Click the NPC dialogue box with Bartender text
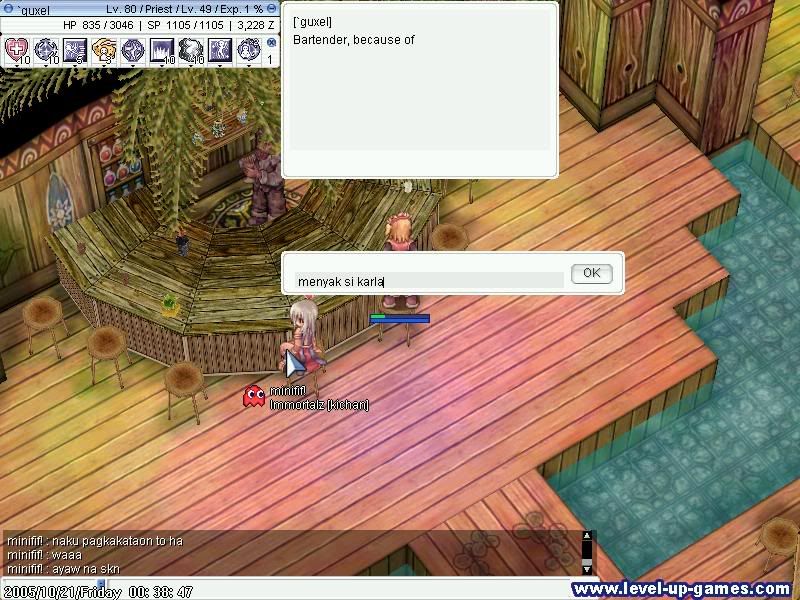The height and width of the screenshot is (600, 800). (418, 90)
